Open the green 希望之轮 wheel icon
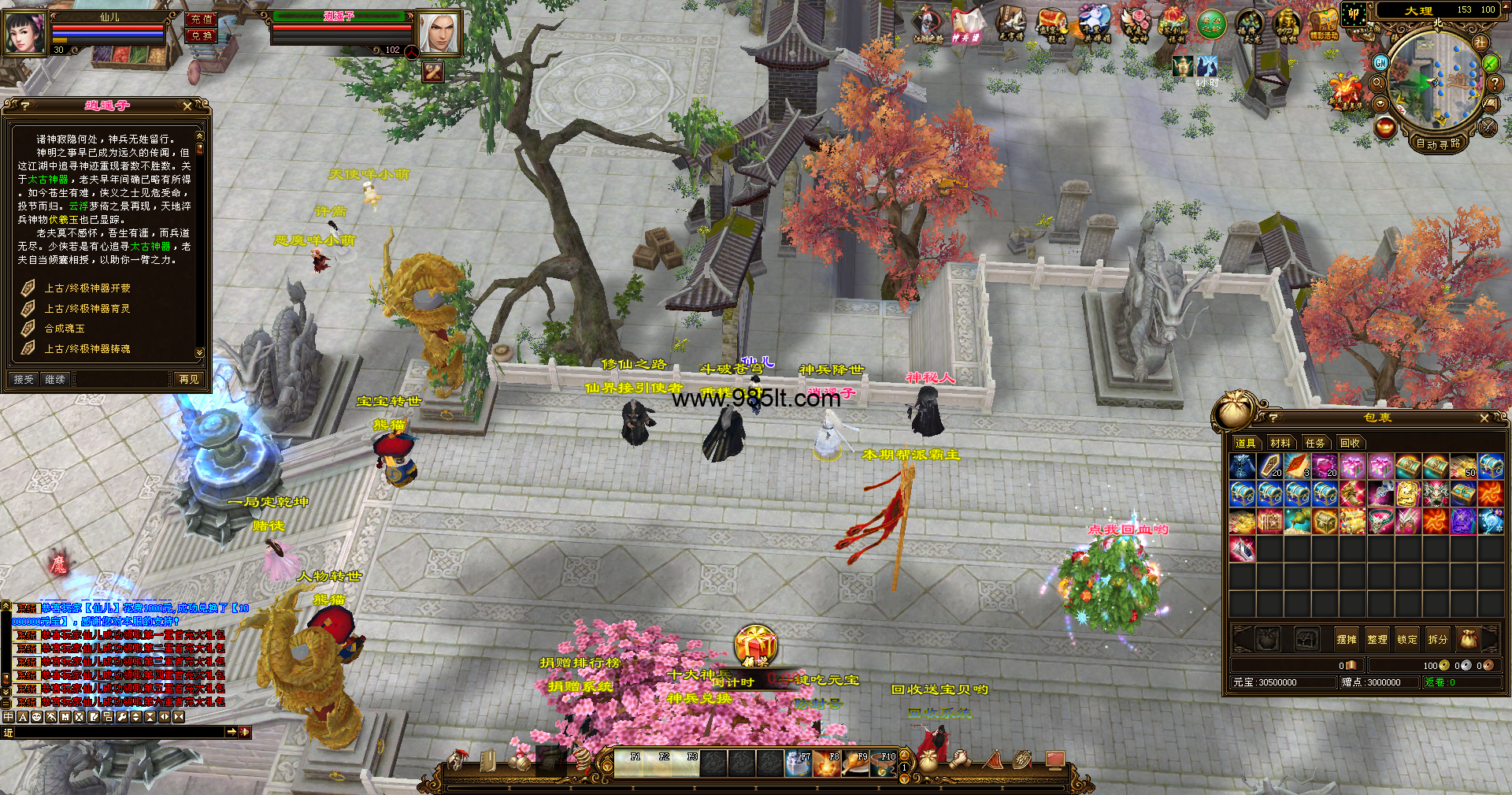 click(1211, 24)
